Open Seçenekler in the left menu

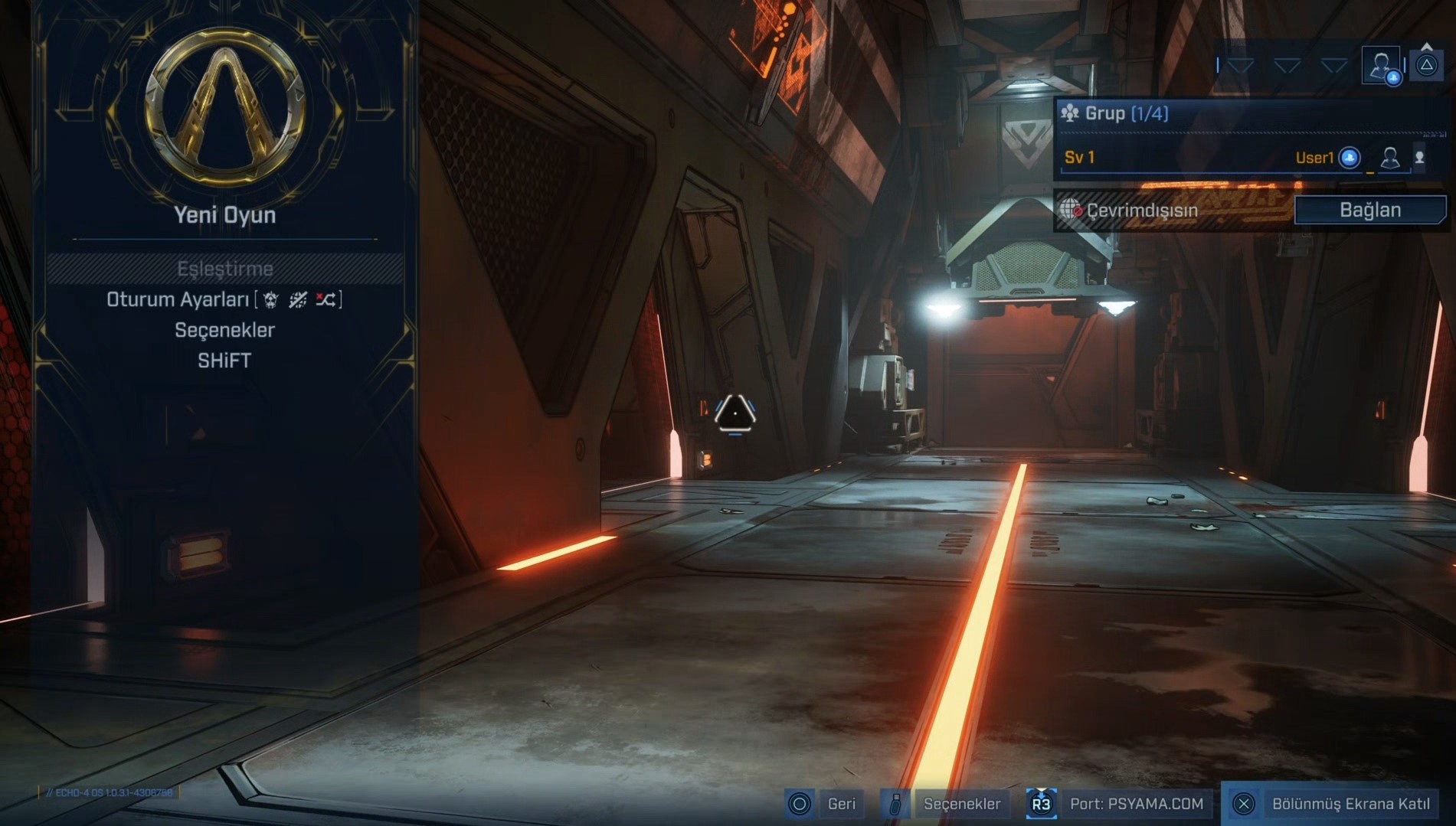(224, 330)
